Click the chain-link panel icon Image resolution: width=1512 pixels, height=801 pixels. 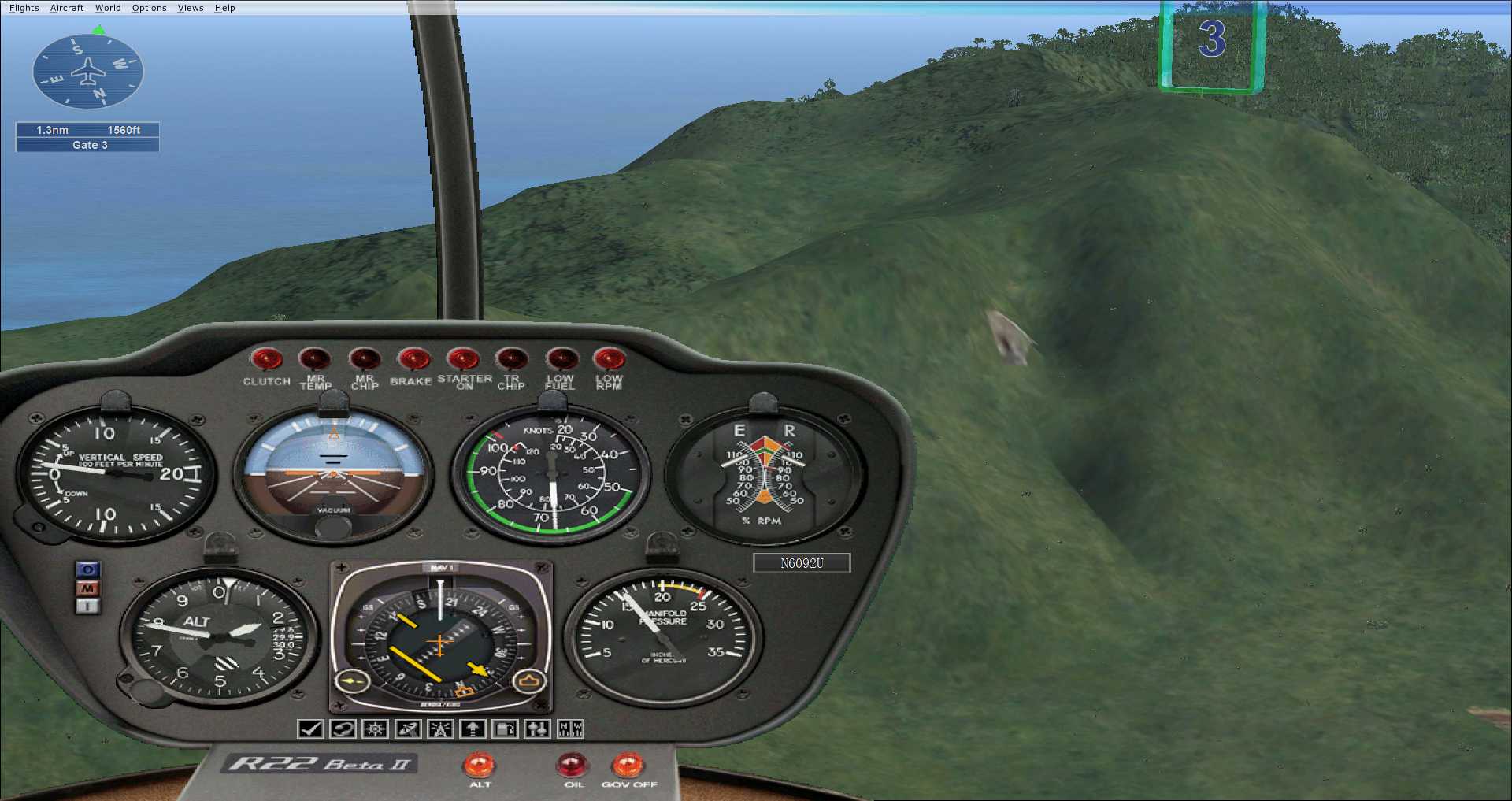coord(343,729)
